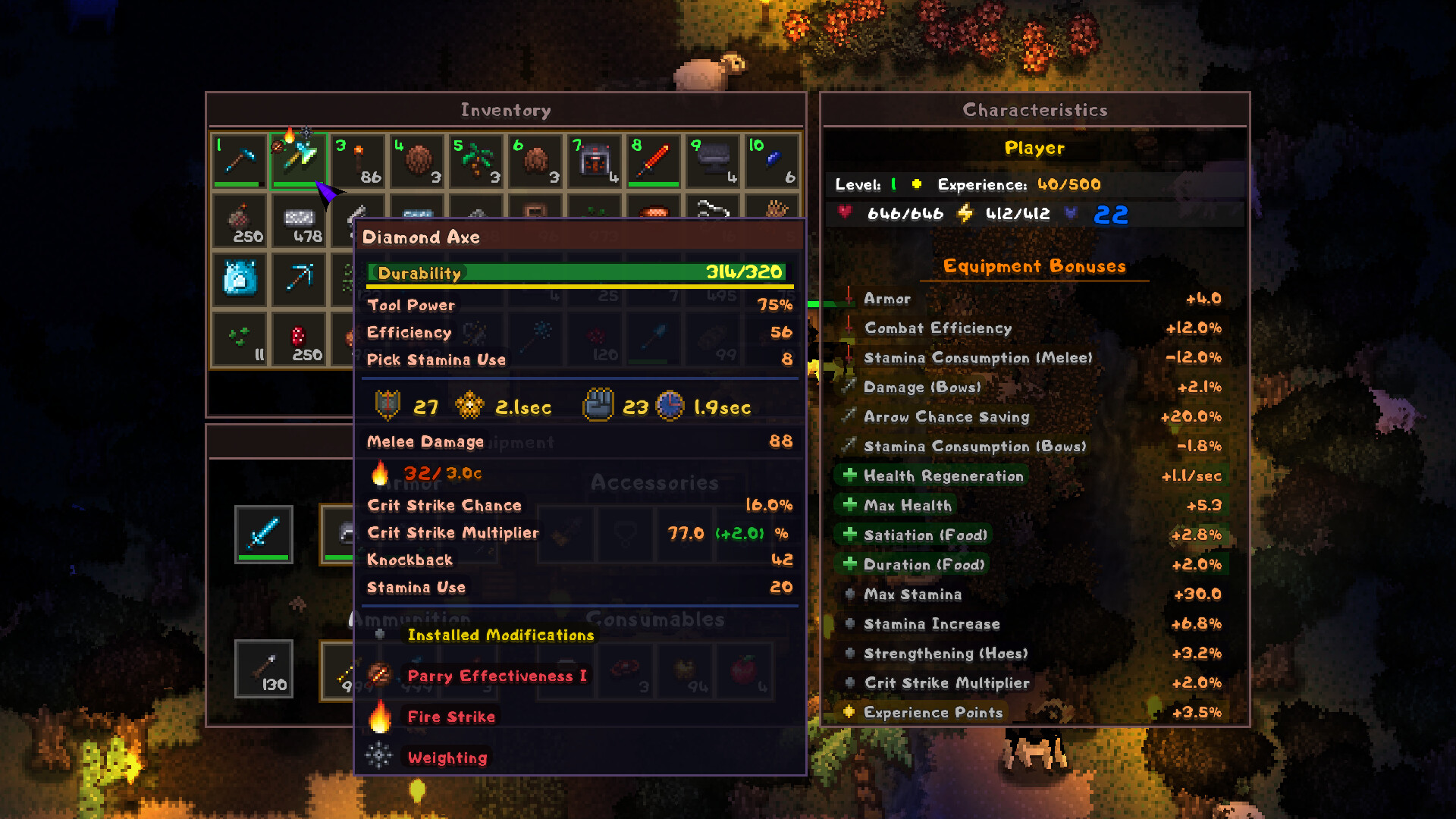This screenshot has width=1456, height=819.
Task: Click the arrows stack in the Ammunition slot
Action: point(264,669)
